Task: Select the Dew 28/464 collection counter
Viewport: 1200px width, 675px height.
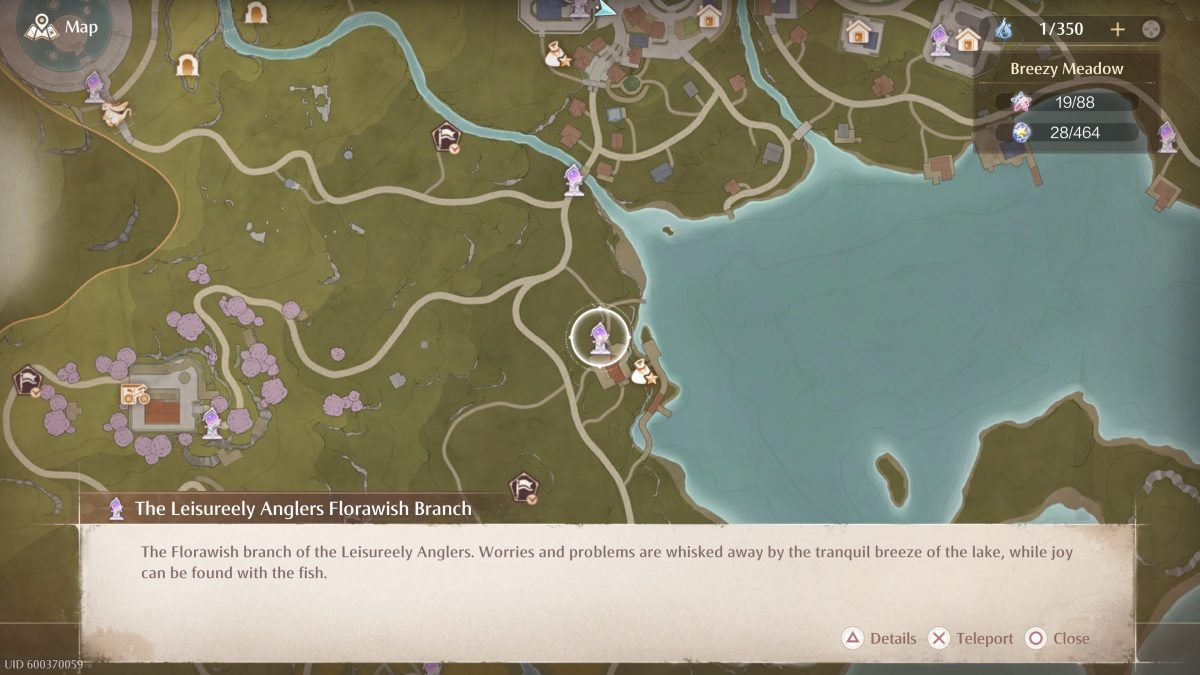Action: click(x=1067, y=132)
